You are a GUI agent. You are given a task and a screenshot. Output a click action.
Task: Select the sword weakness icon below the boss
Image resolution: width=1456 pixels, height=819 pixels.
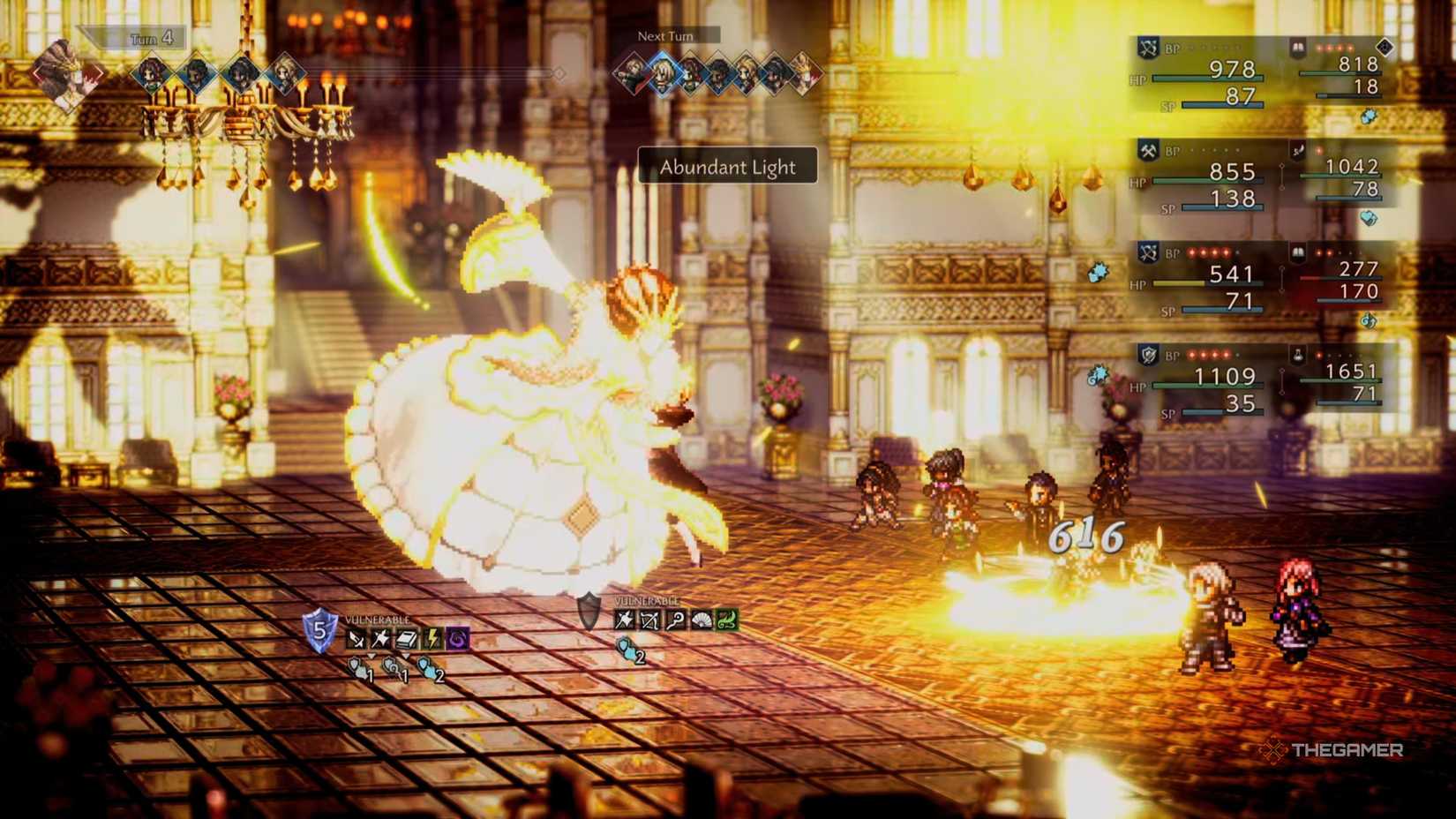click(355, 636)
